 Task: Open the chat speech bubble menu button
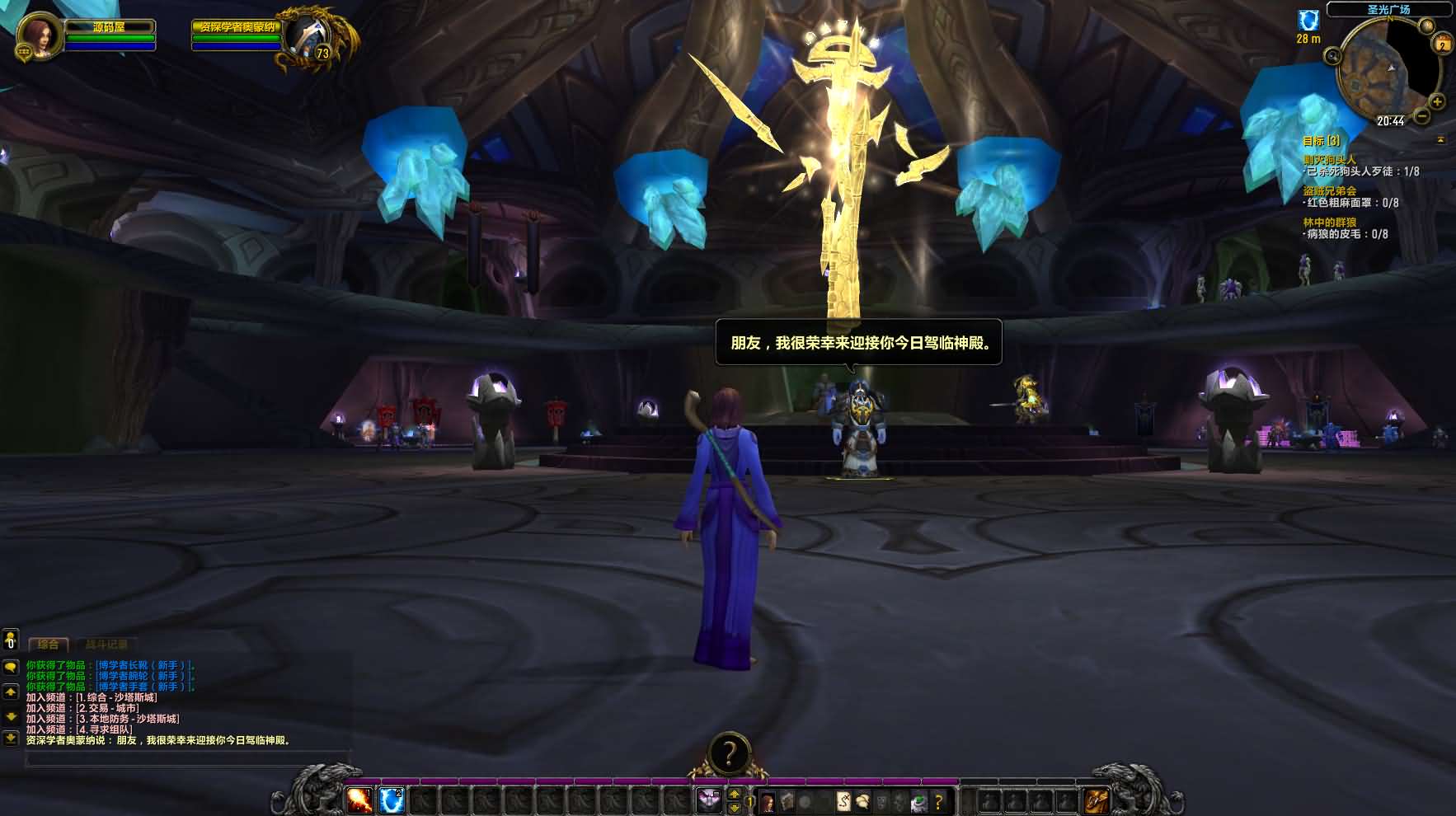click(11, 666)
